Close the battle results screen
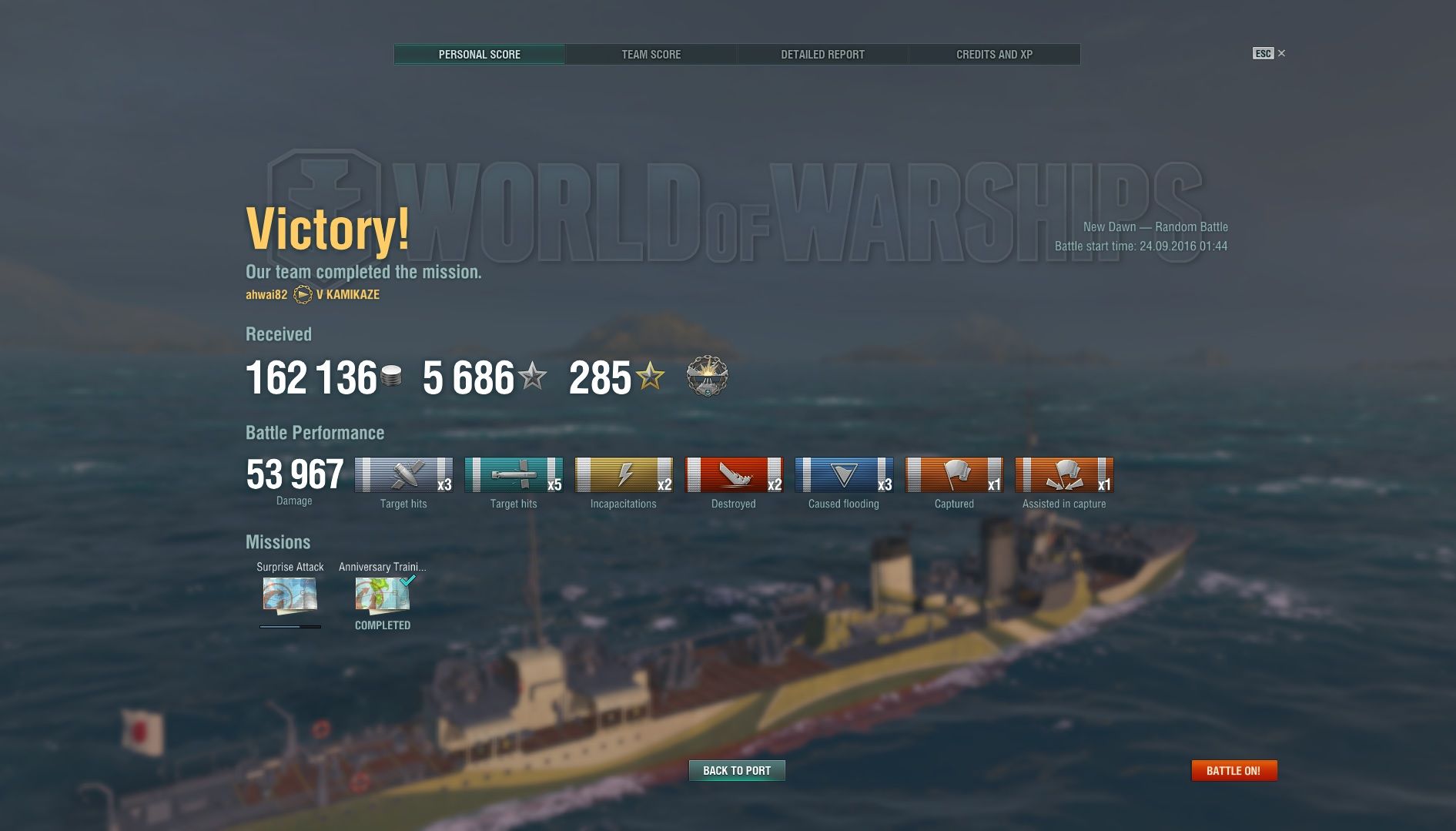Viewport: 1456px width, 831px height. pyautogui.click(x=1281, y=53)
